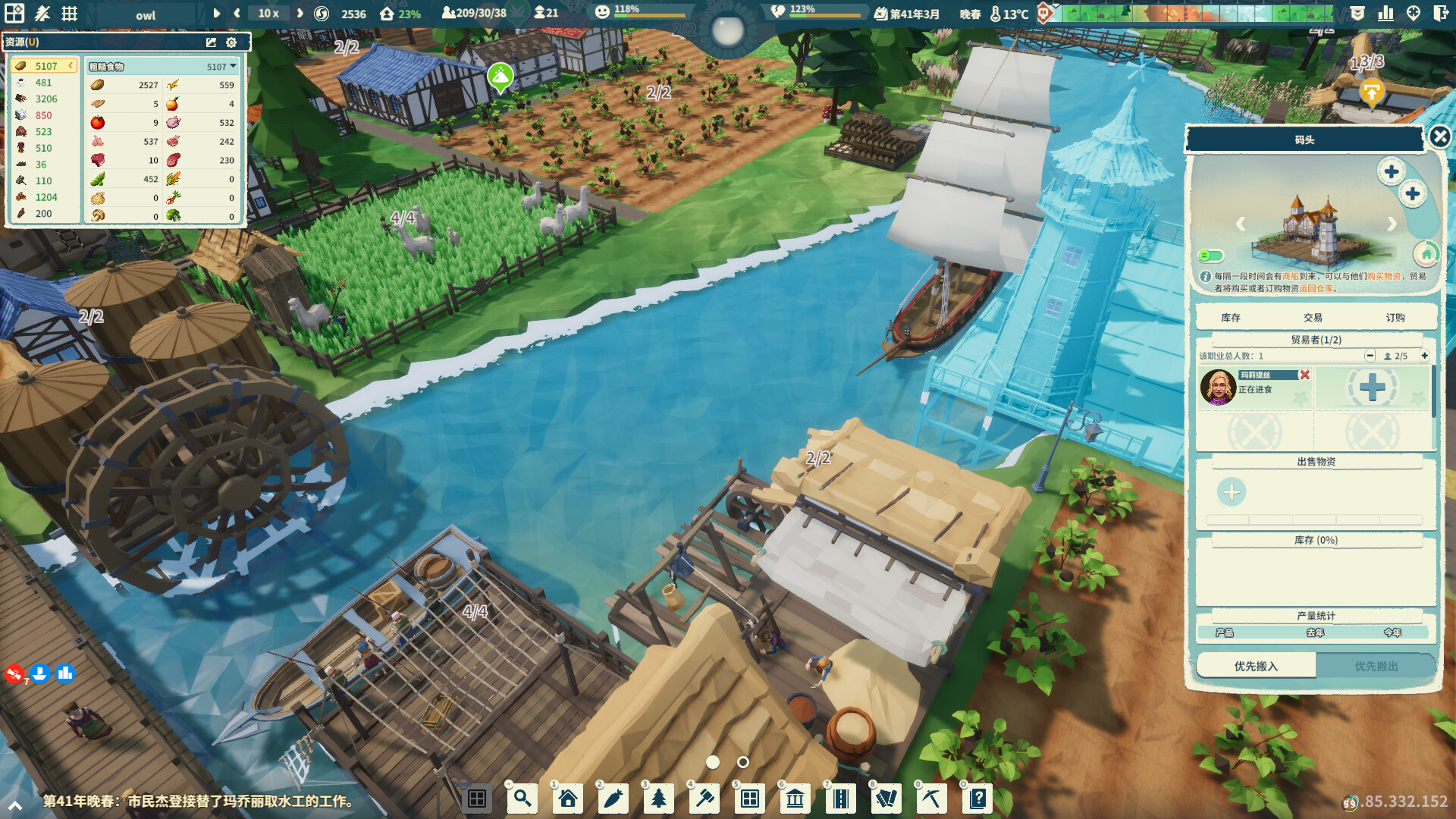The width and height of the screenshot is (1456, 819).
Task: Open the 粗糙食物 resource category dropdown
Action: [x=234, y=66]
